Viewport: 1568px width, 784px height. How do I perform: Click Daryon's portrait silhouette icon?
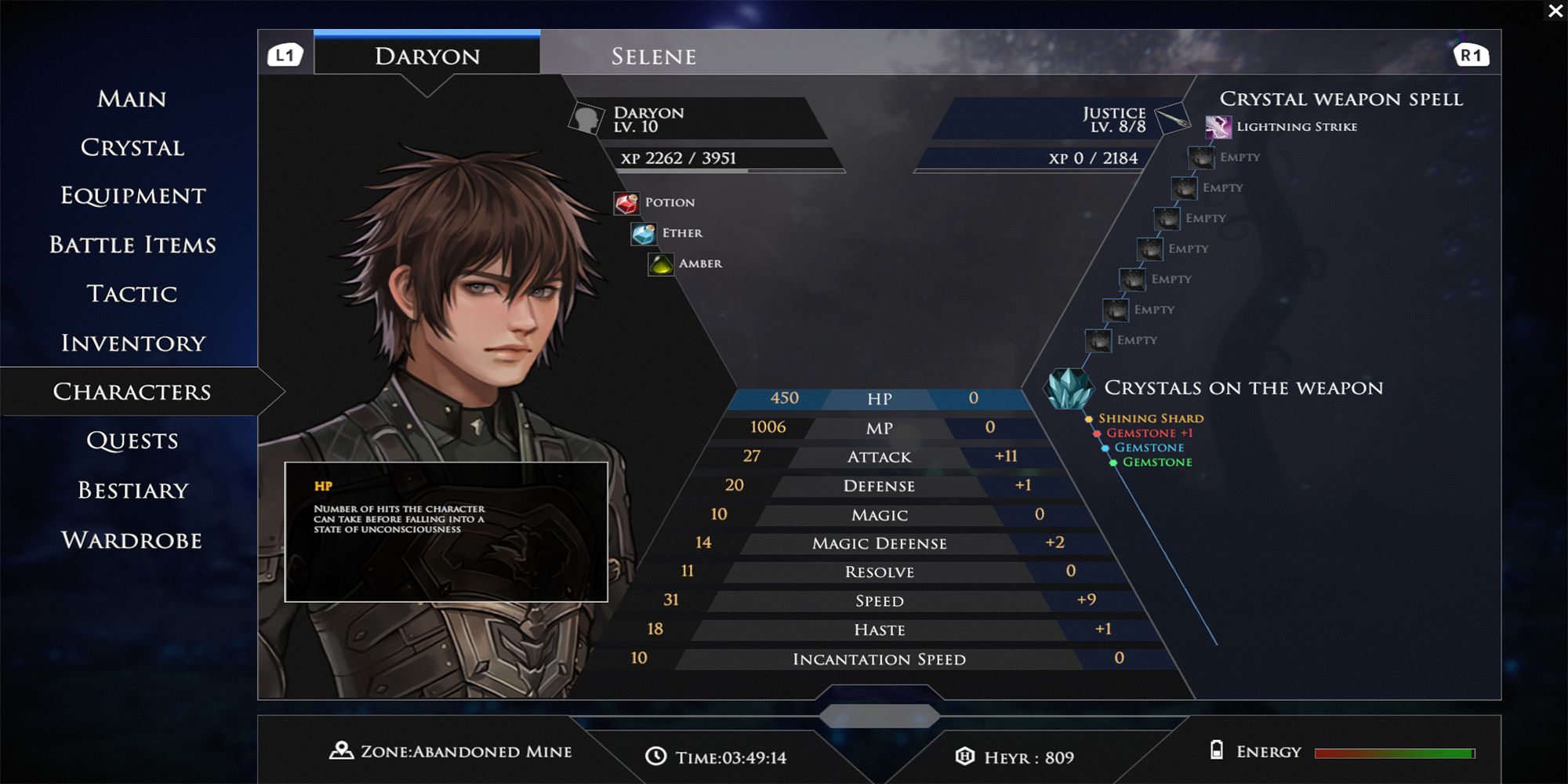click(x=586, y=118)
